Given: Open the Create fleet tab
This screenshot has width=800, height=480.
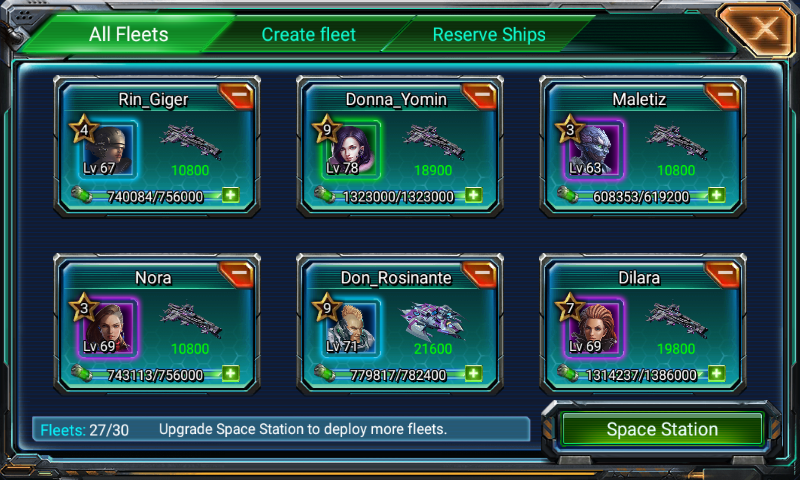Looking at the screenshot, I should click(308, 35).
